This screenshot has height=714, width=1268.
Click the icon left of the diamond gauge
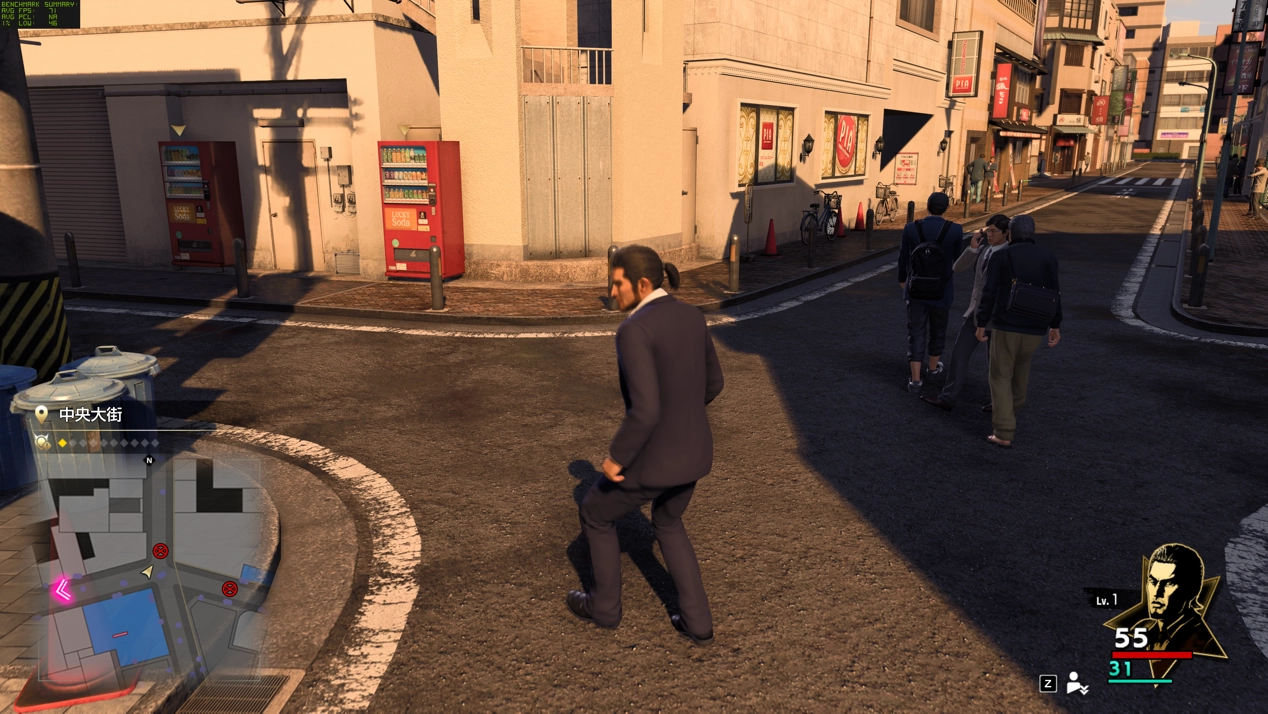click(x=42, y=442)
